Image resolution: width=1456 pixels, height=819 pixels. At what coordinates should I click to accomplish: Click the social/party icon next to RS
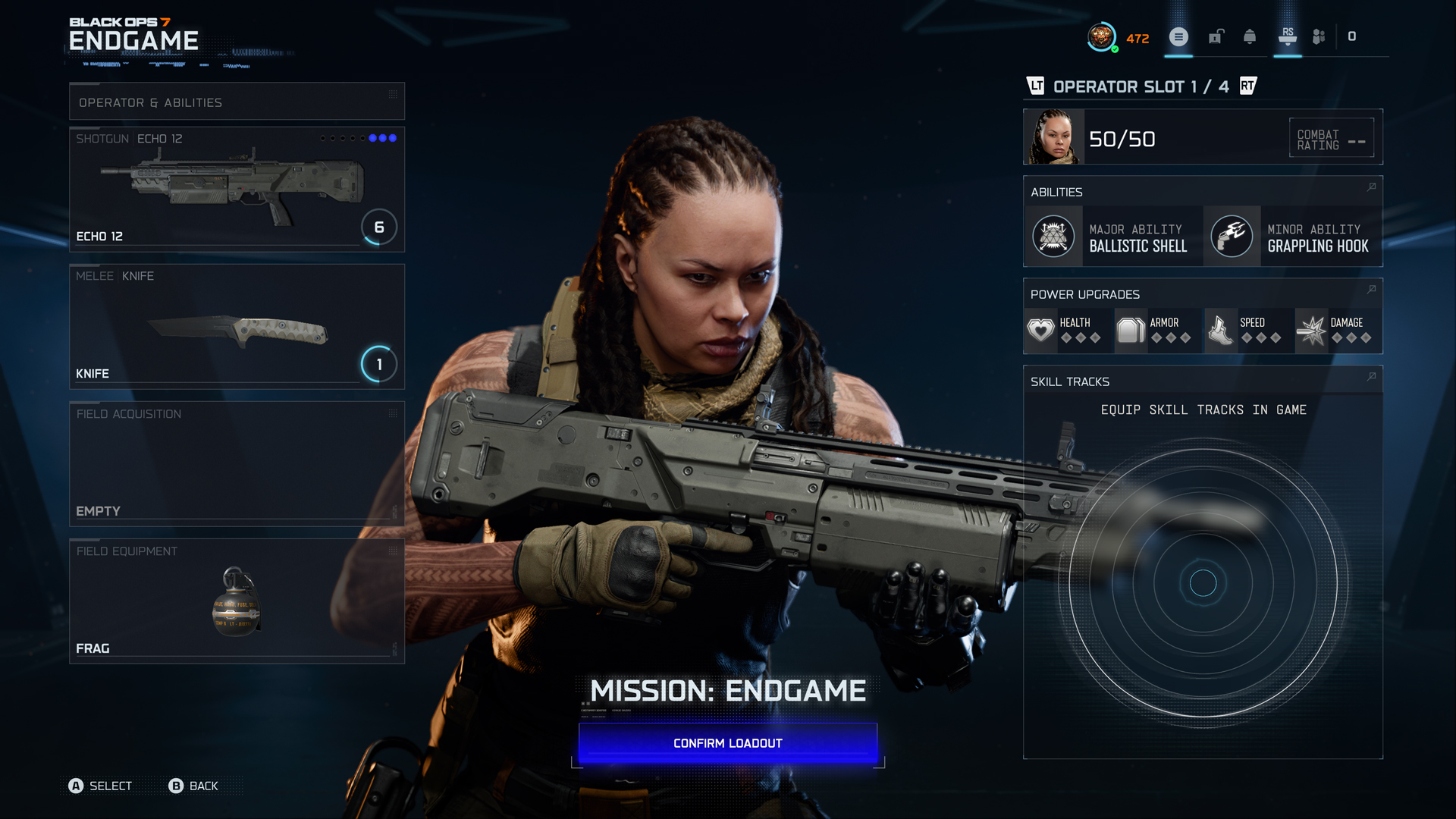[1318, 36]
